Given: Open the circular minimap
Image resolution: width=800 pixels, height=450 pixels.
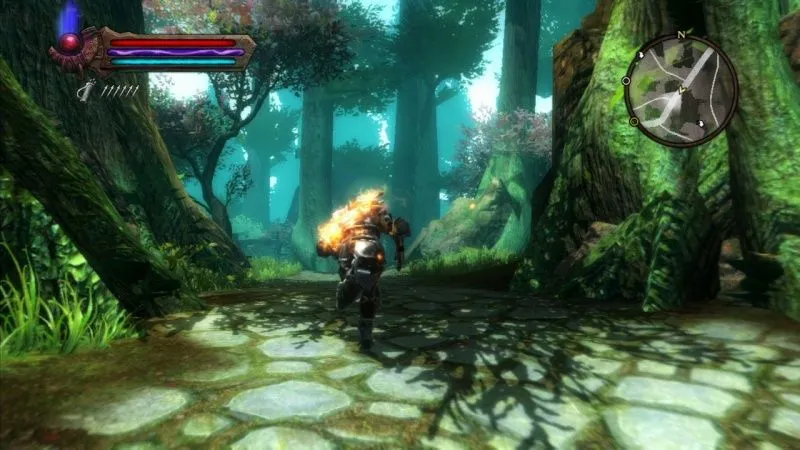Looking at the screenshot, I should tap(680, 89).
